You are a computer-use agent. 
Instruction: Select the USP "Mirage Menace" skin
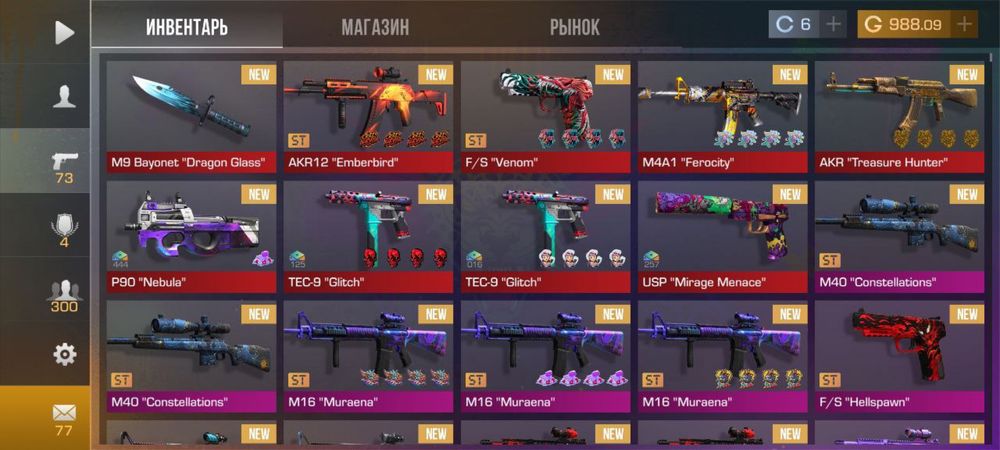point(722,237)
